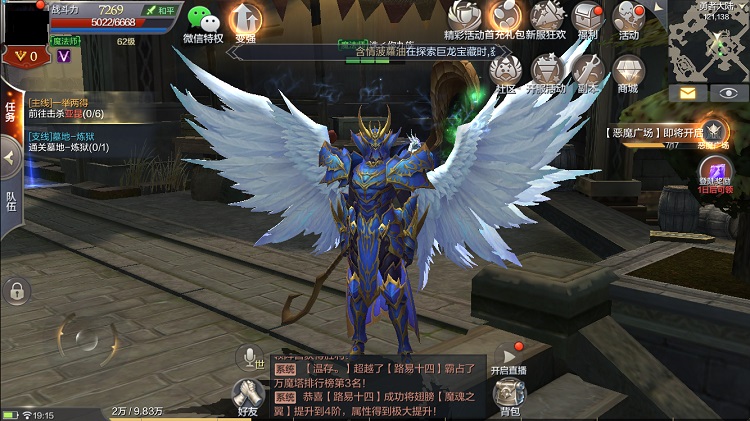
Task: Select main quest 一举两得 in the tracker
Action: pos(70,108)
